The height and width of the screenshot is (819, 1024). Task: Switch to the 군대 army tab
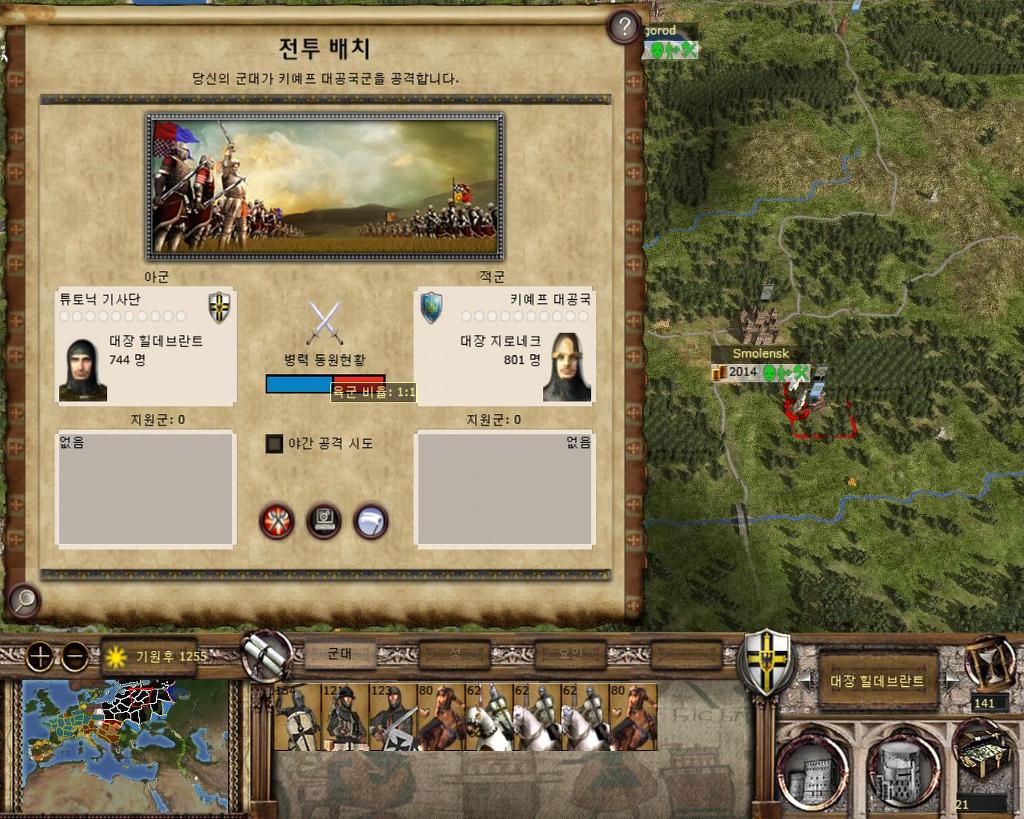[x=340, y=654]
